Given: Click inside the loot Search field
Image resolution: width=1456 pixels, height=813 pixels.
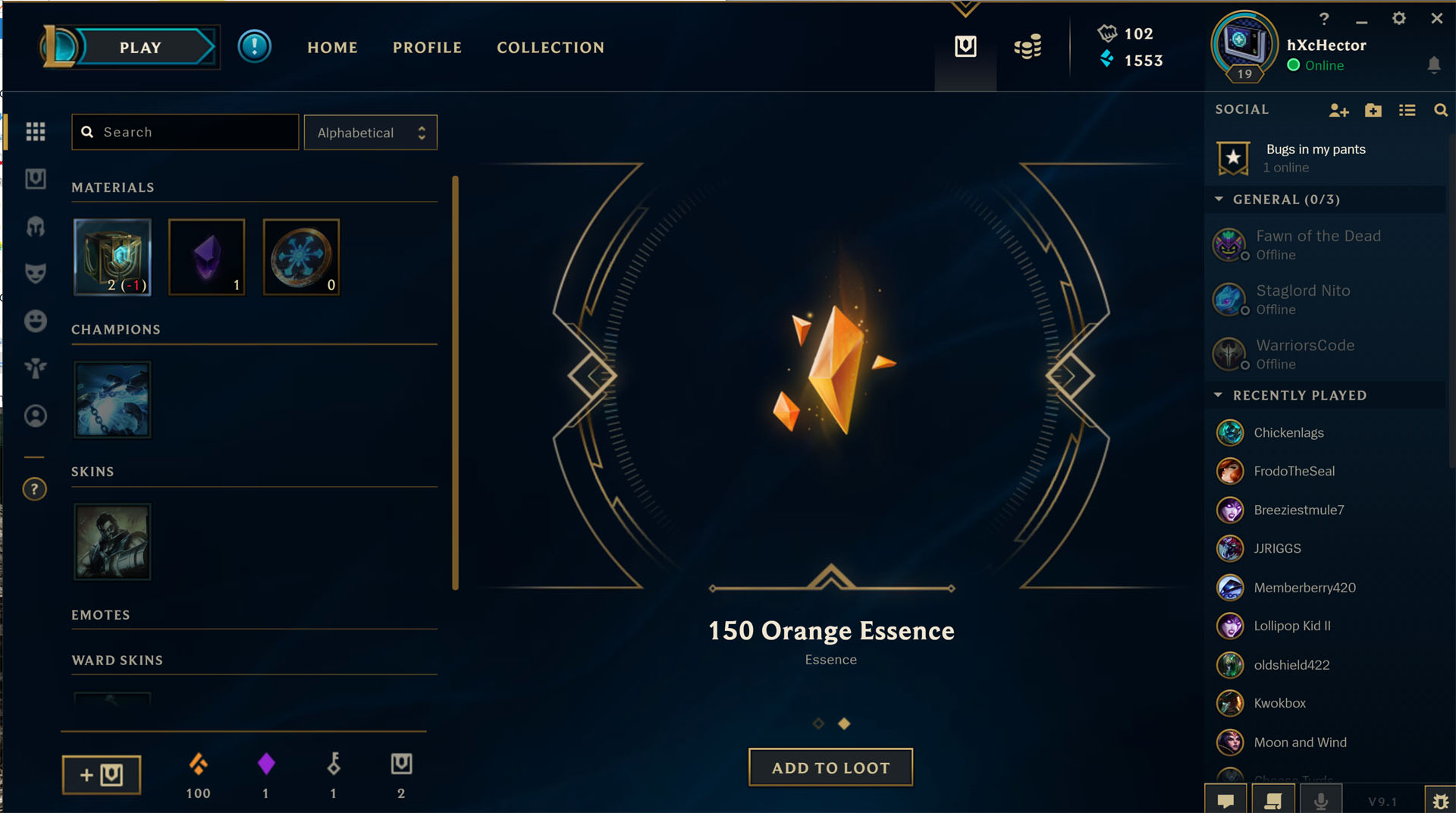Looking at the screenshot, I should [184, 132].
